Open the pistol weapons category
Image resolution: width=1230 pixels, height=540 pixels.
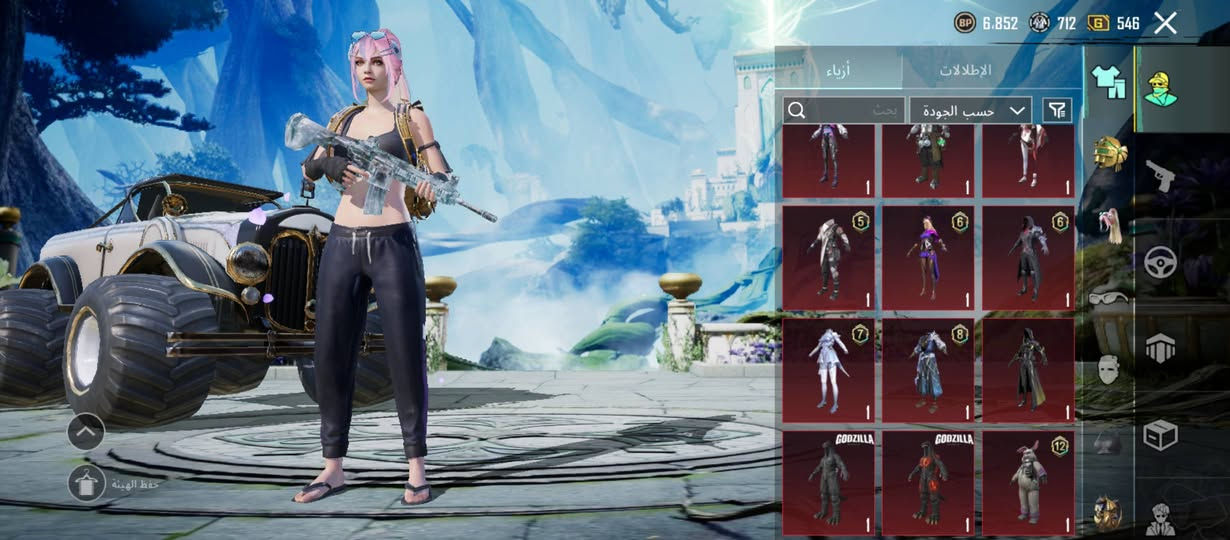tap(1161, 176)
